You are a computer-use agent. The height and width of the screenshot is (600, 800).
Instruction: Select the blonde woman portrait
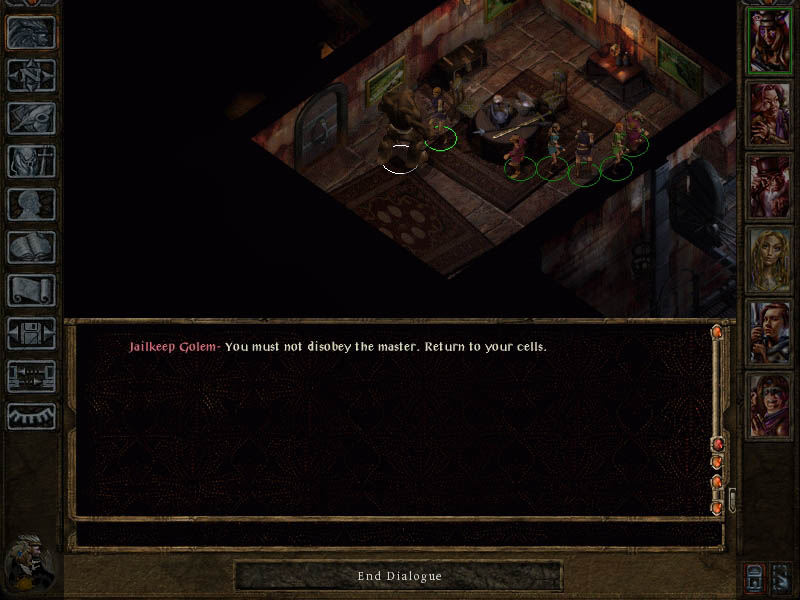pyautogui.click(x=770, y=259)
